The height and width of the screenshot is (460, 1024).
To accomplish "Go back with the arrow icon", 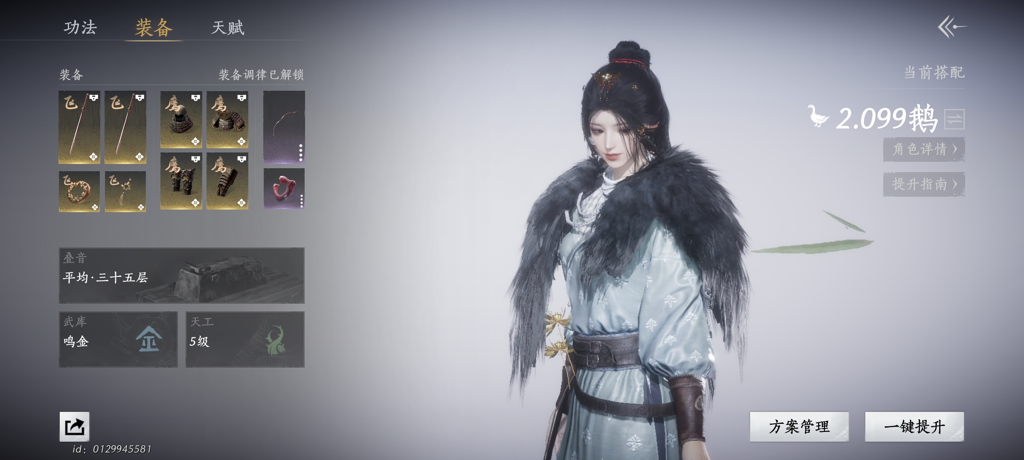I will pyautogui.click(x=950, y=27).
